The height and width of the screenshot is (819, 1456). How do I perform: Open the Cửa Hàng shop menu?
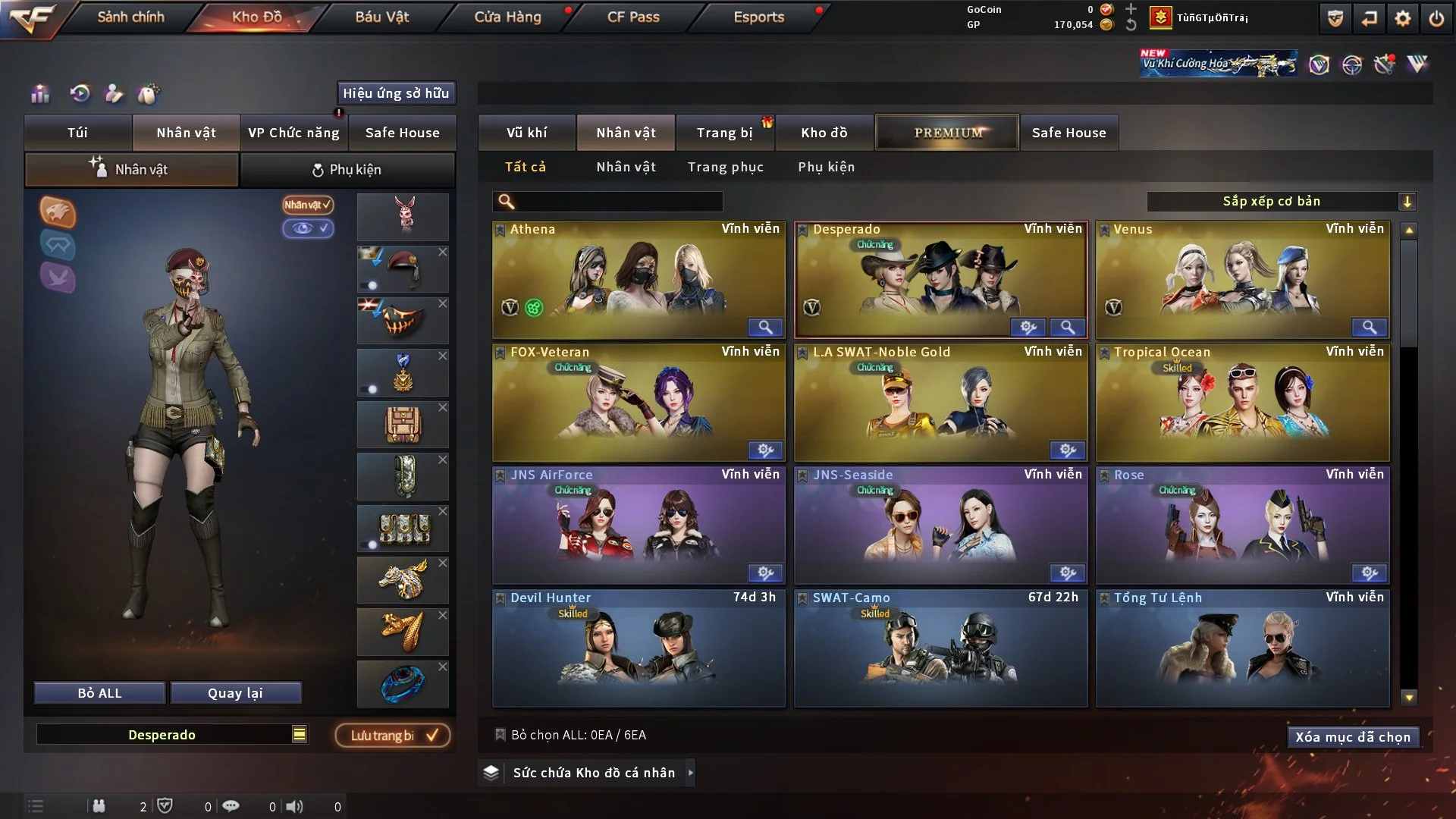(507, 17)
